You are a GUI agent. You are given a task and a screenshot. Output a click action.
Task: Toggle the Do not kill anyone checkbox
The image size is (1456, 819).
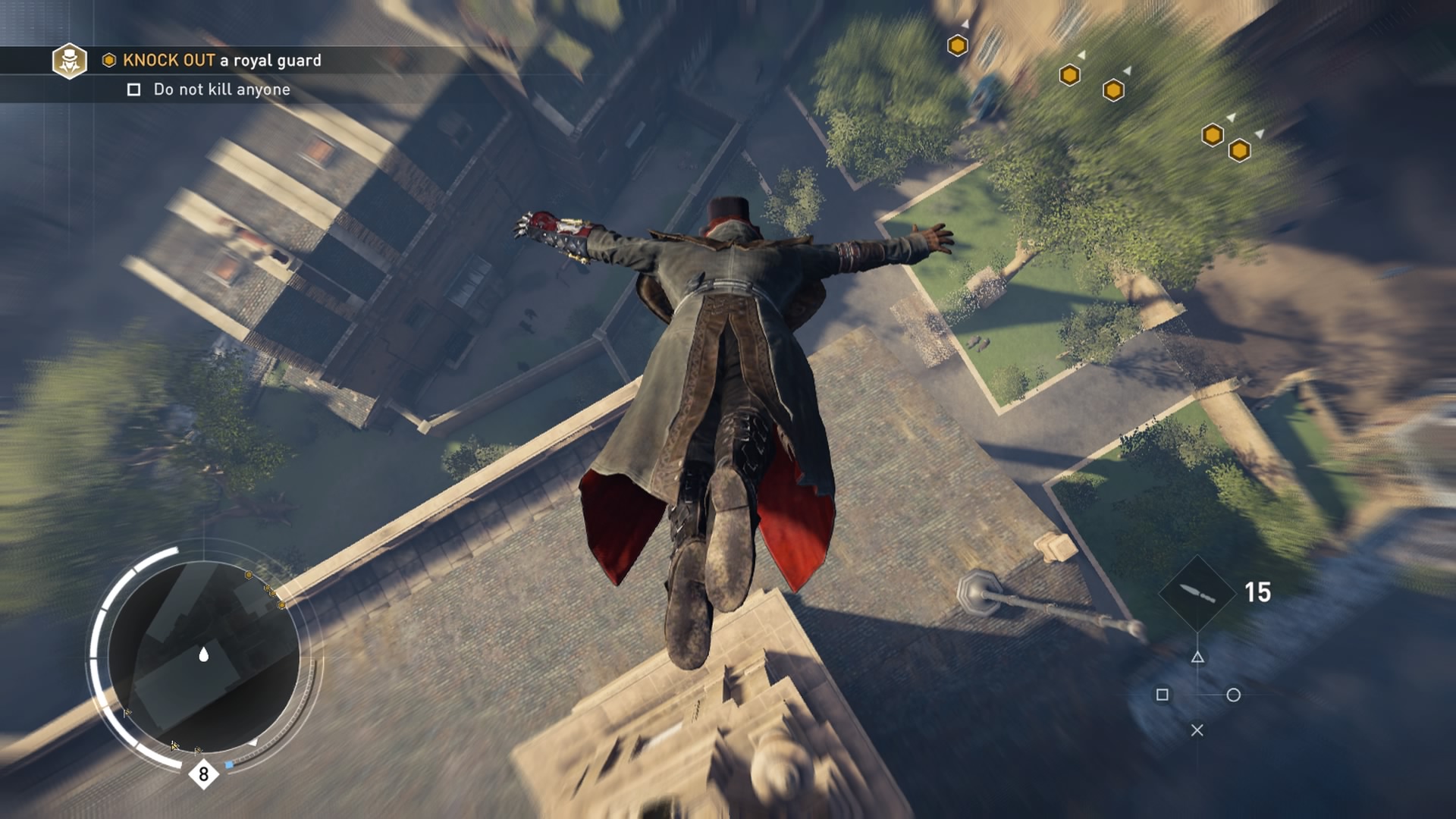134,90
